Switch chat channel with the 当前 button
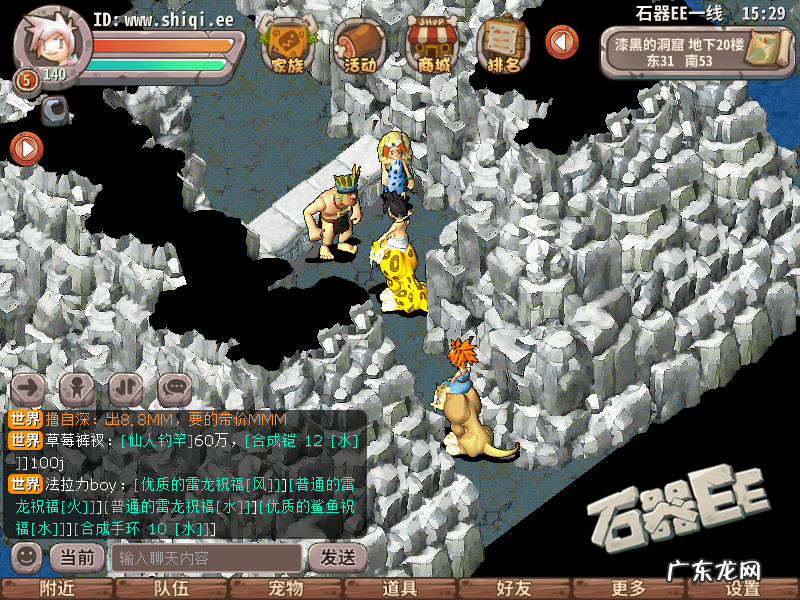Image resolution: width=800 pixels, height=600 pixels. point(77,557)
